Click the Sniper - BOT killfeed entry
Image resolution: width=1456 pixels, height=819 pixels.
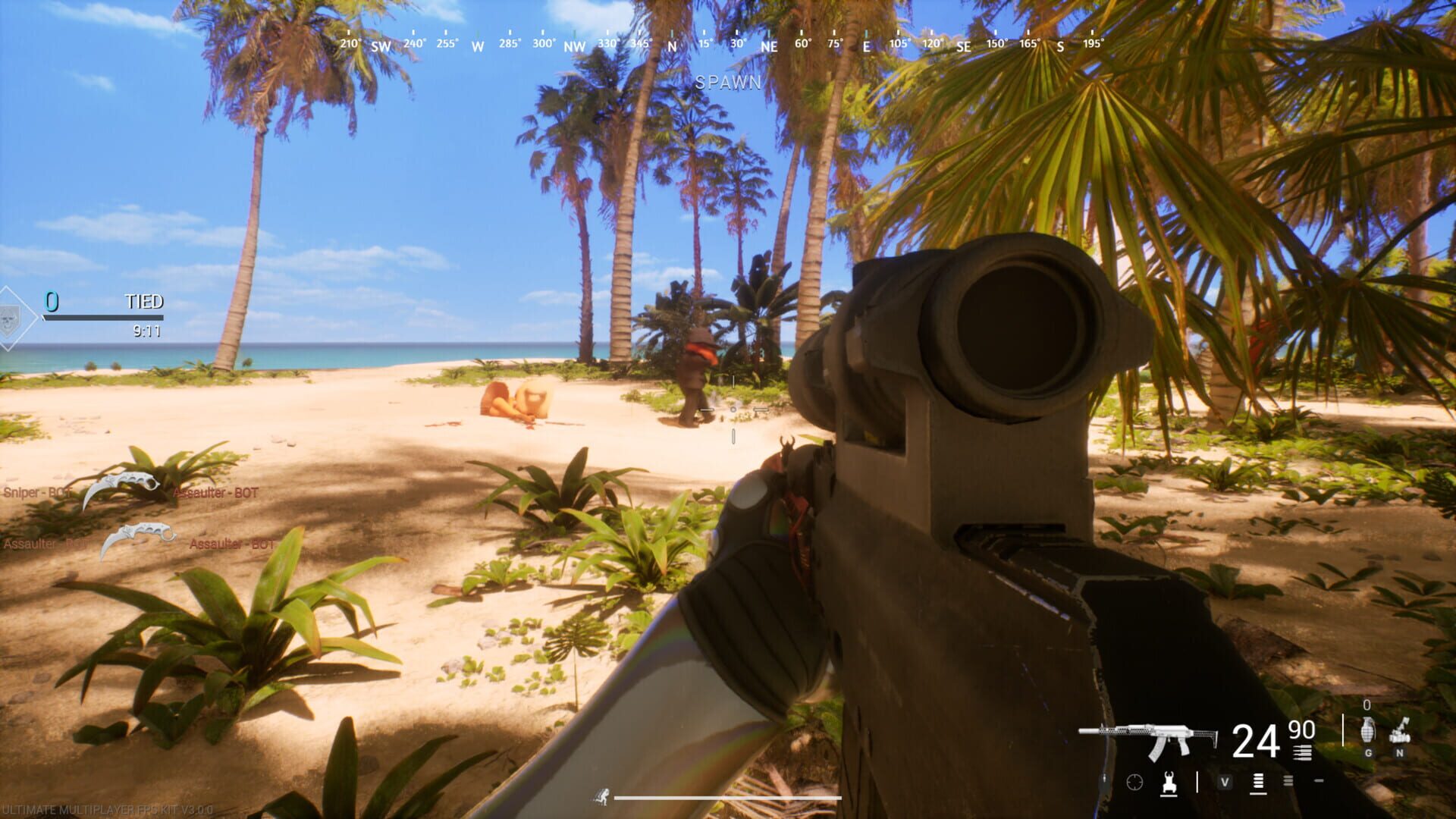tap(37, 492)
